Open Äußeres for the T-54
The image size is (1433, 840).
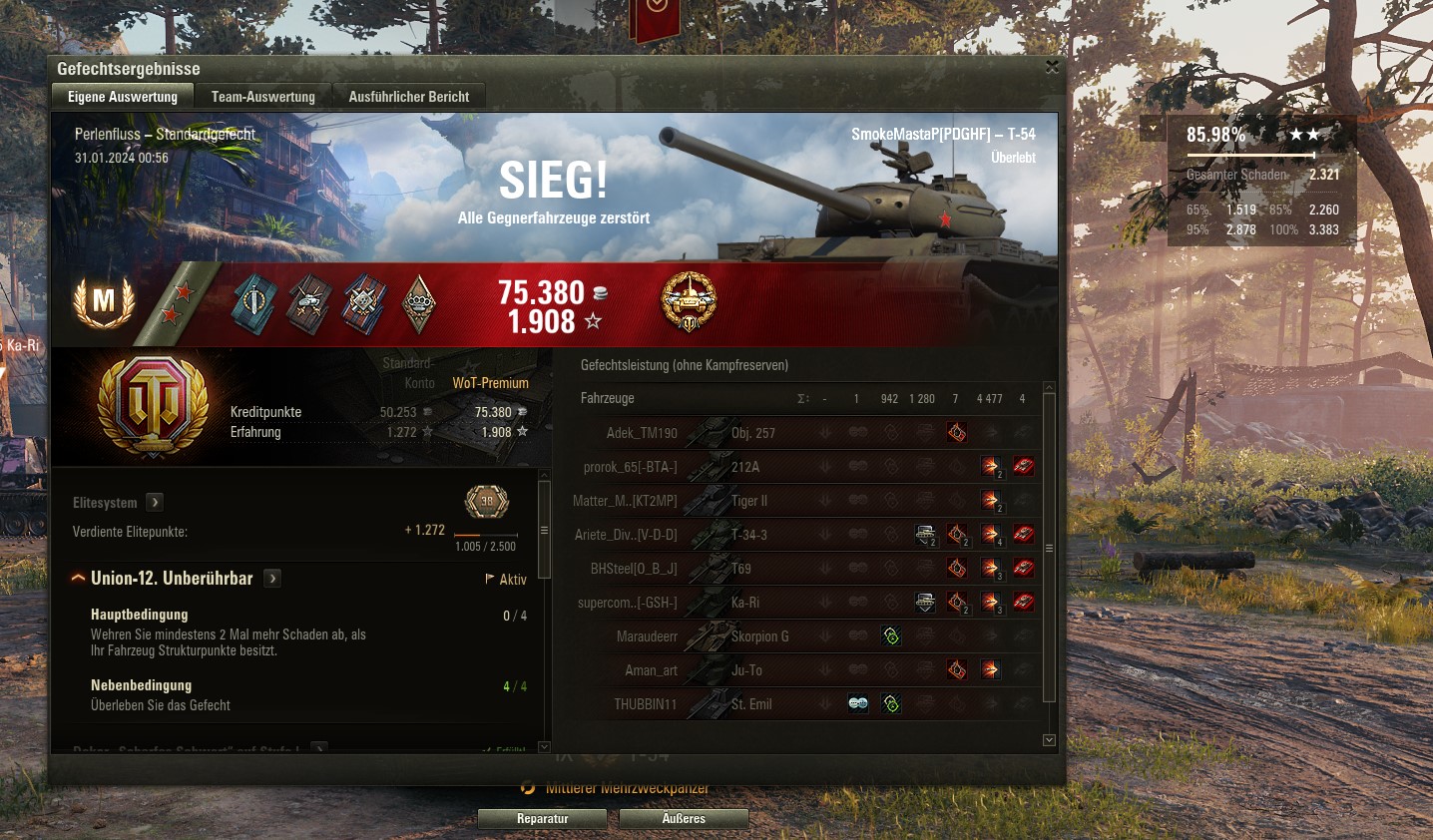coord(684,818)
